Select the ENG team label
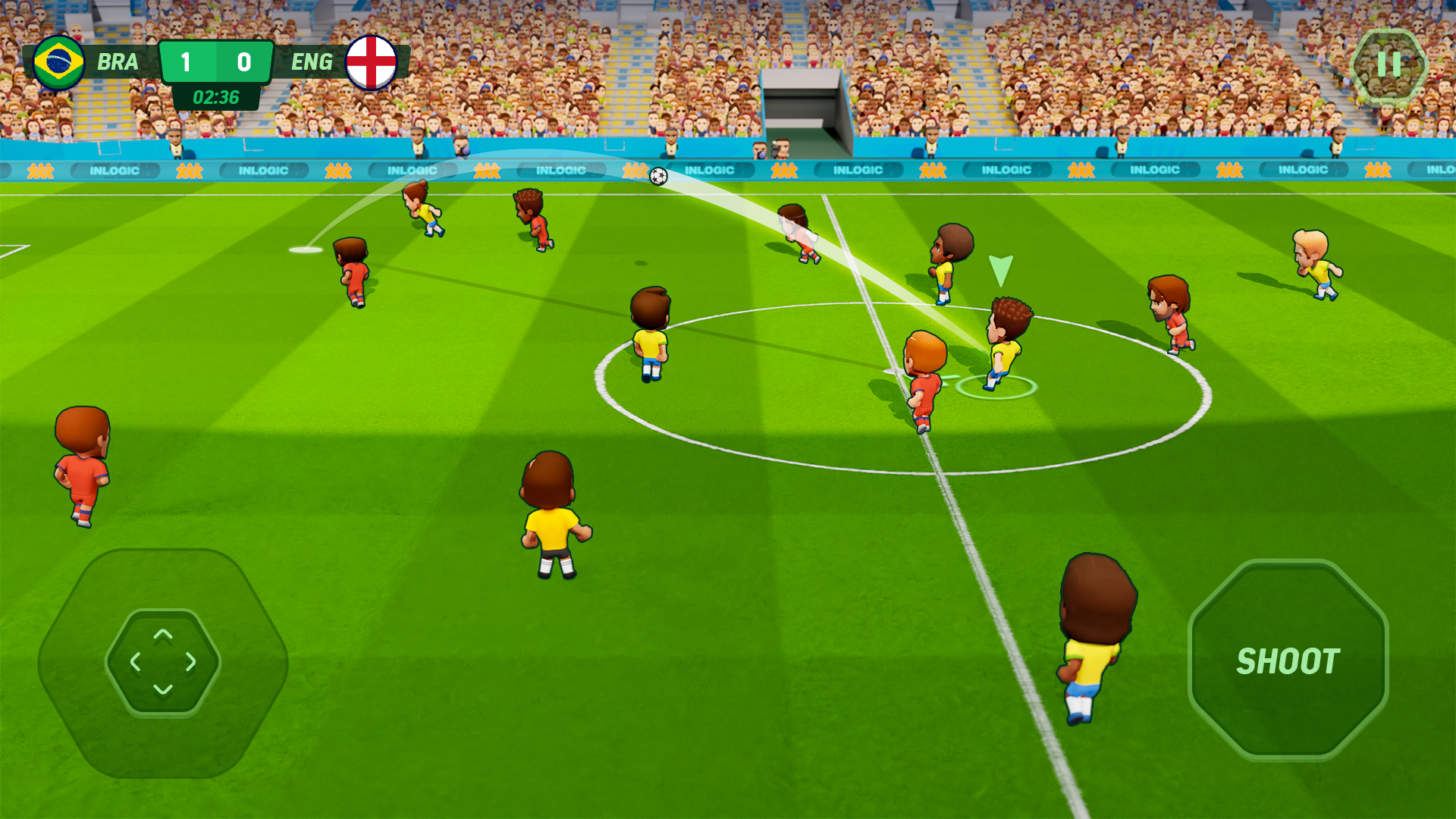Screen dimensions: 1456x819 pos(312,62)
